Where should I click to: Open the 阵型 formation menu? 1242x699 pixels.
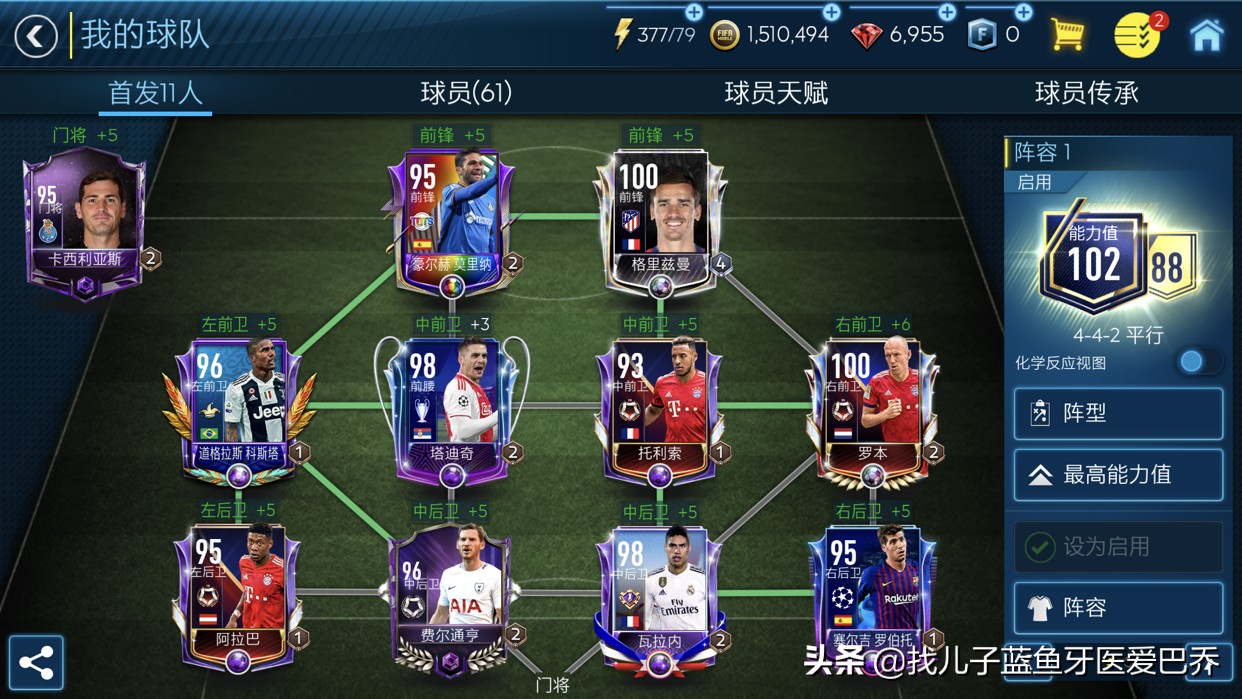(1118, 413)
